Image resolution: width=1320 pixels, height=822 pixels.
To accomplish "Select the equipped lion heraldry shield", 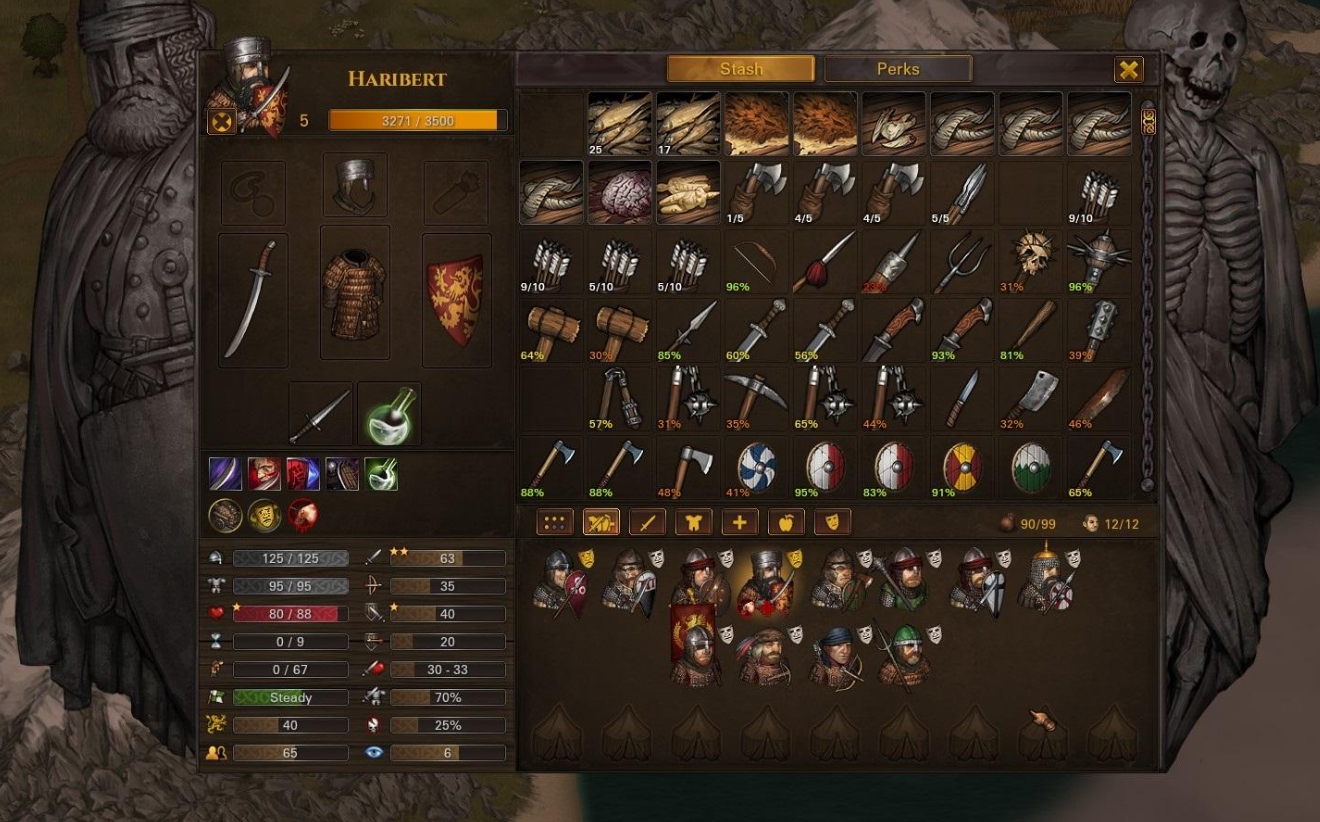I will [x=456, y=299].
